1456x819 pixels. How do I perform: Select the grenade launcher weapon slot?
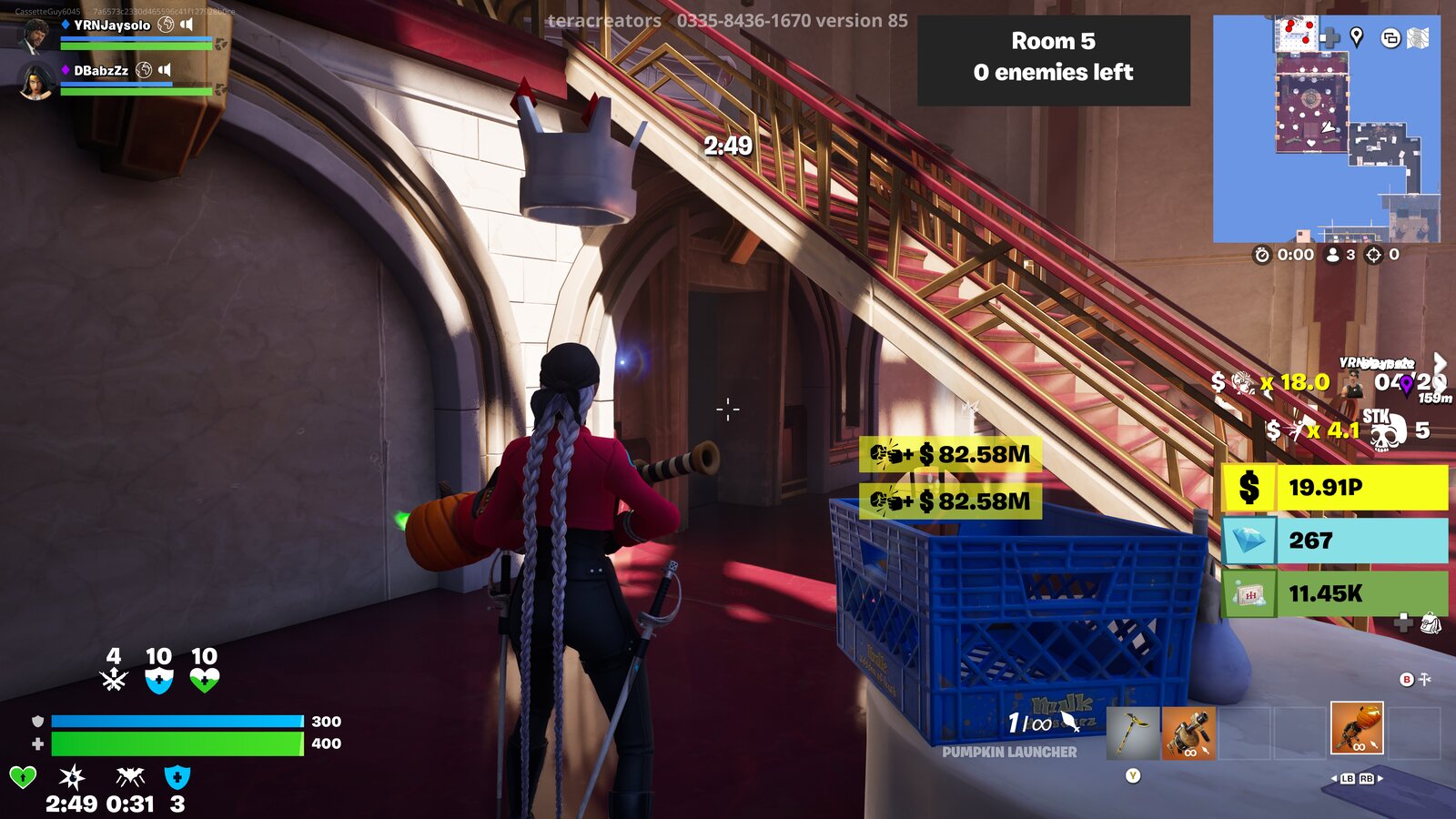pyautogui.click(x=1188, y=733)
